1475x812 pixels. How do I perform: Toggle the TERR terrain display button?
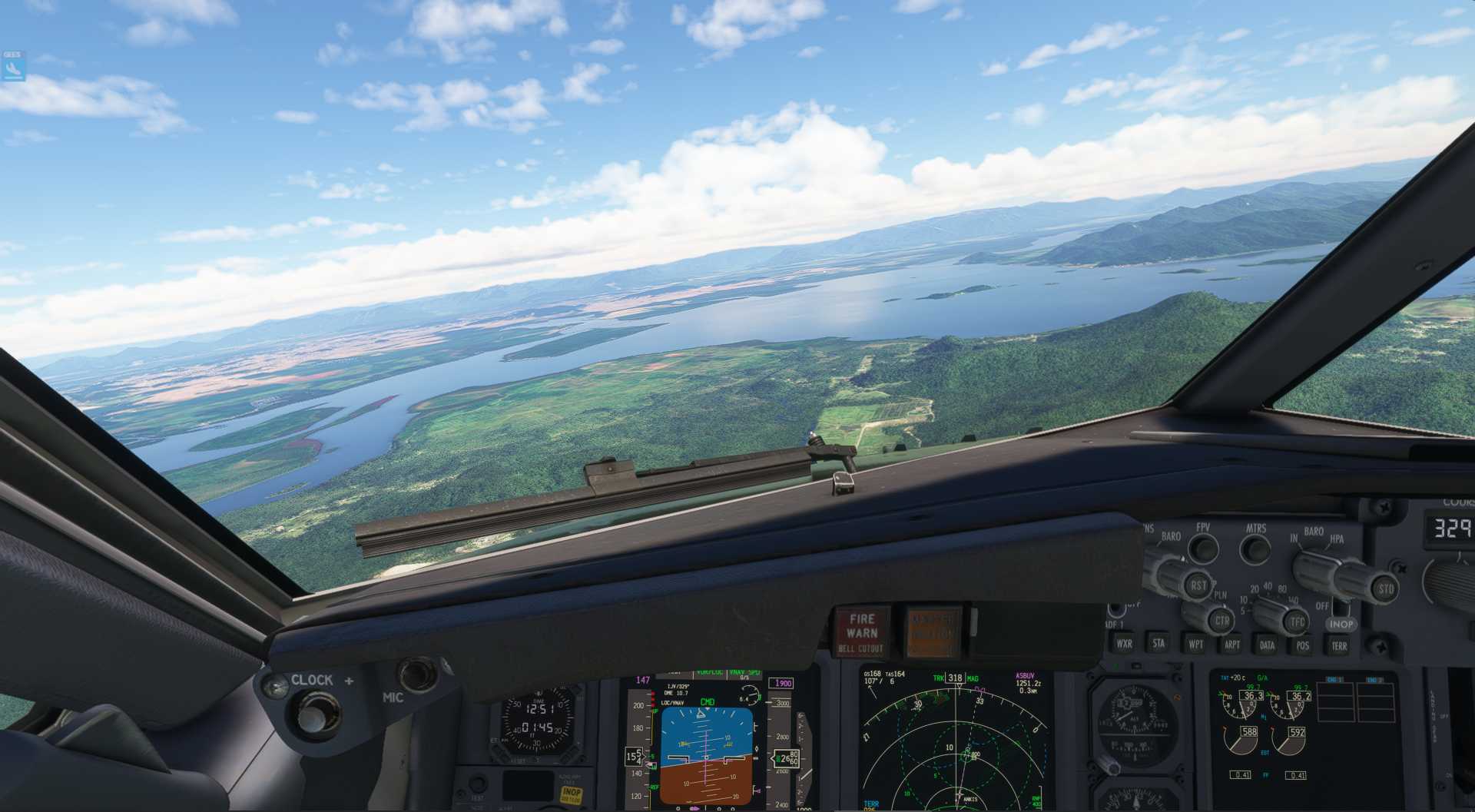coord(1339,646)
